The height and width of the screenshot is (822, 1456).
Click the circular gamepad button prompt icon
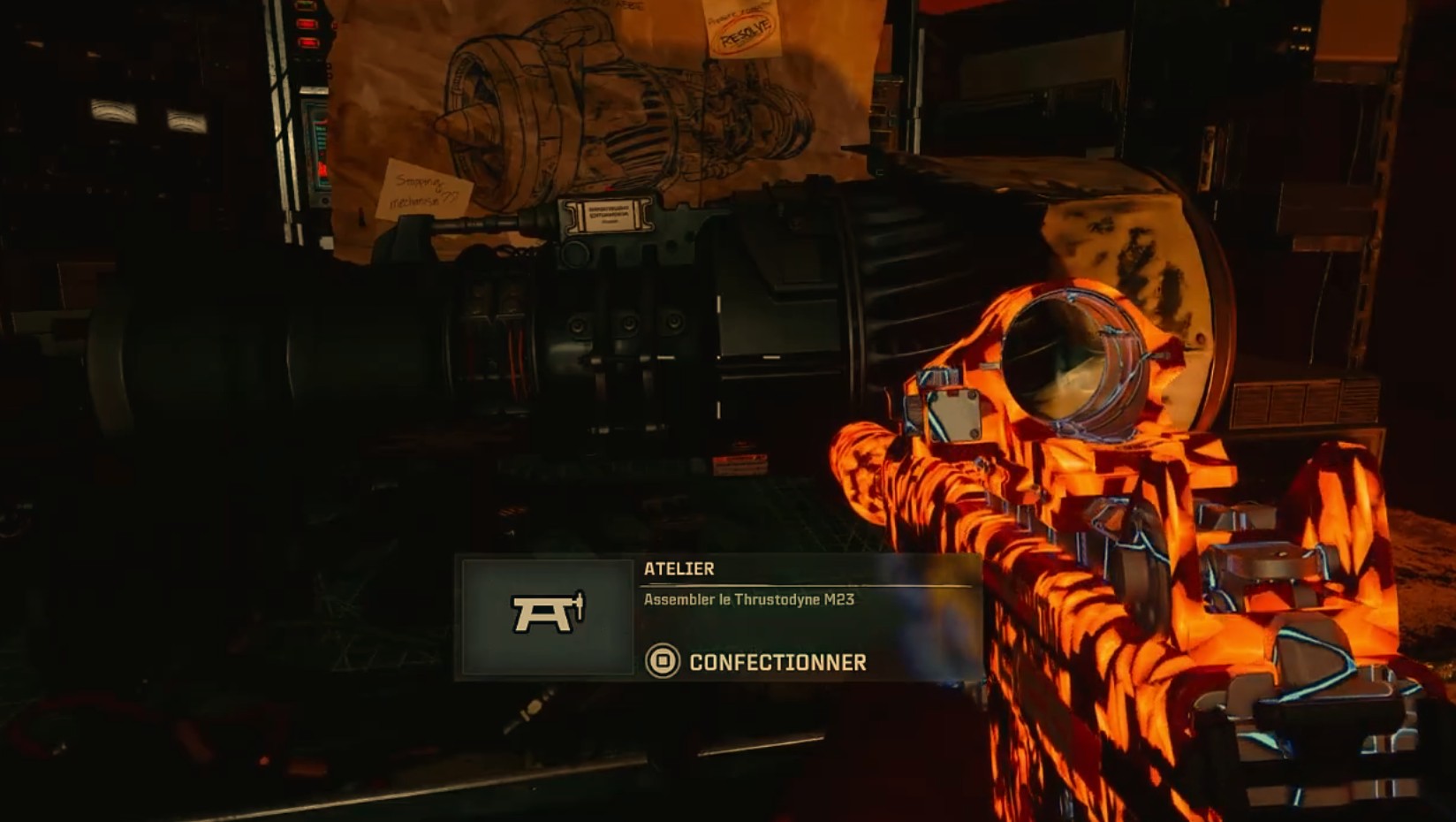(664, 658)
